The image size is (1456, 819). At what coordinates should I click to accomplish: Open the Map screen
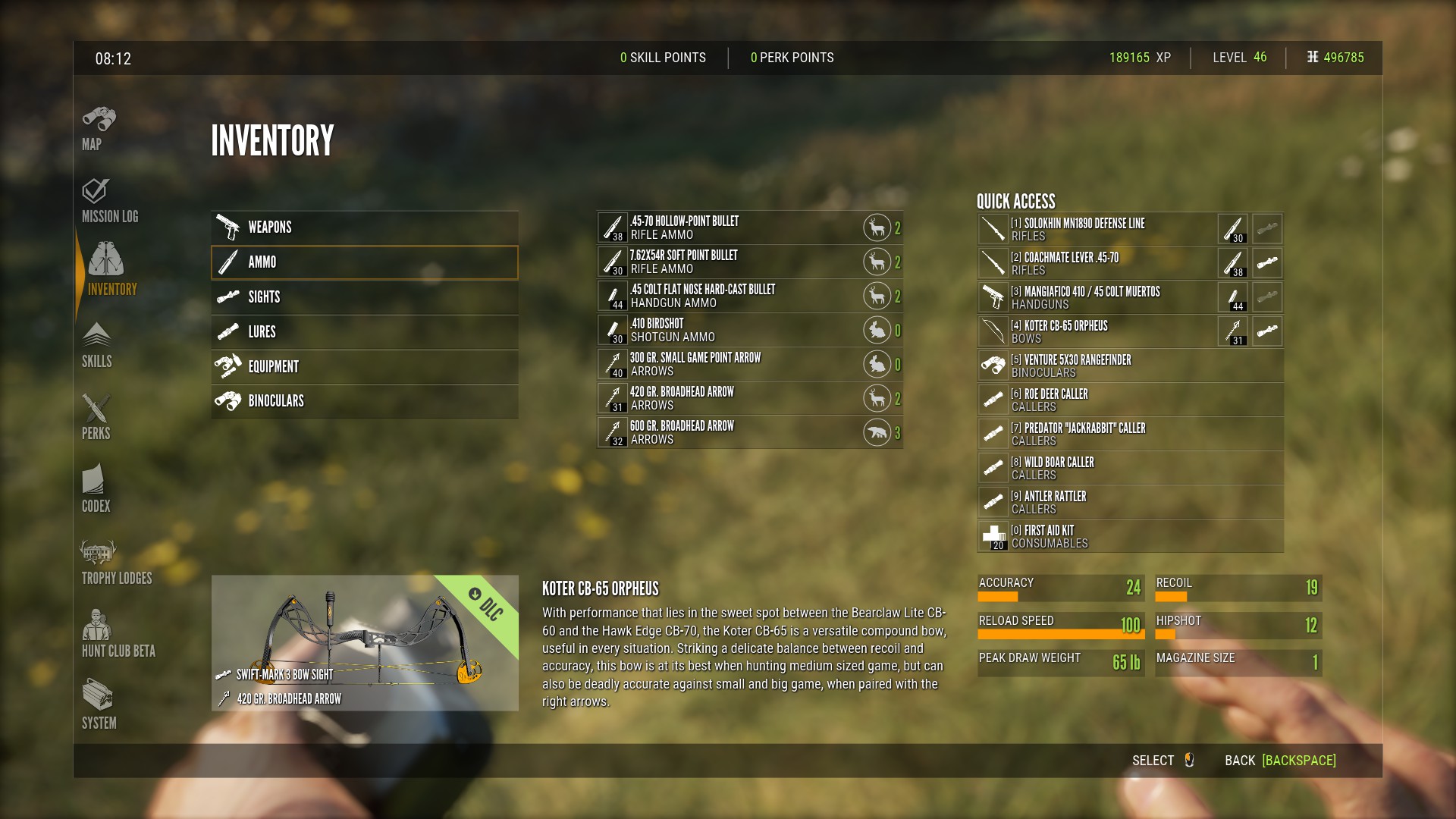pyautogui.click(x=99, y=128)
